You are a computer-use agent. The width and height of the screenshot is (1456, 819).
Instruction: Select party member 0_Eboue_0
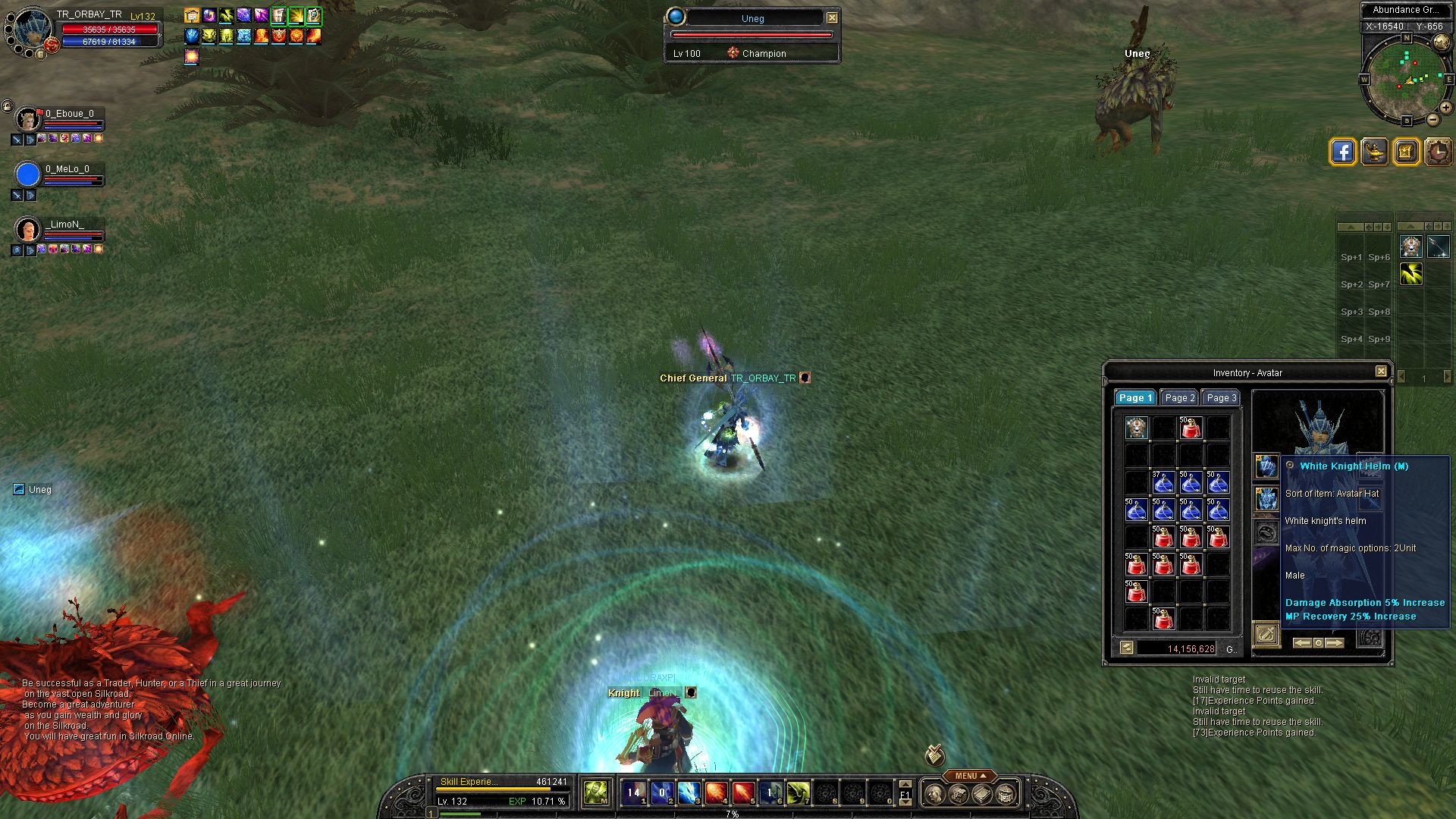pyautogui.click(x=28, y=119)
